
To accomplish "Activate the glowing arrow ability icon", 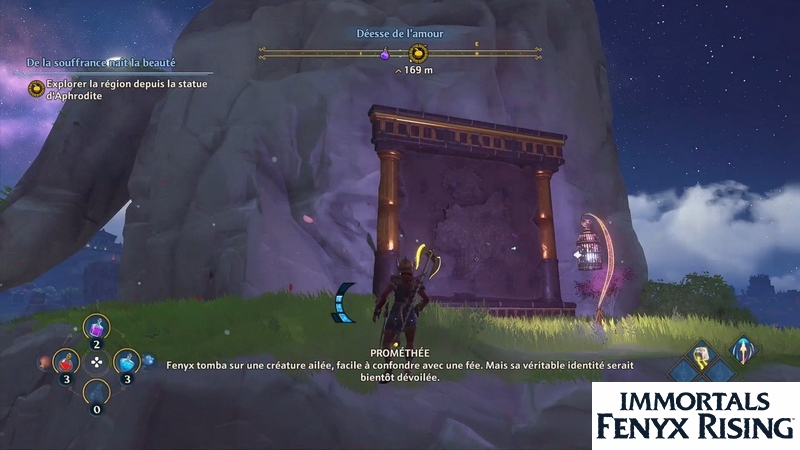I will pyautogui.click(x=741, y=351).
